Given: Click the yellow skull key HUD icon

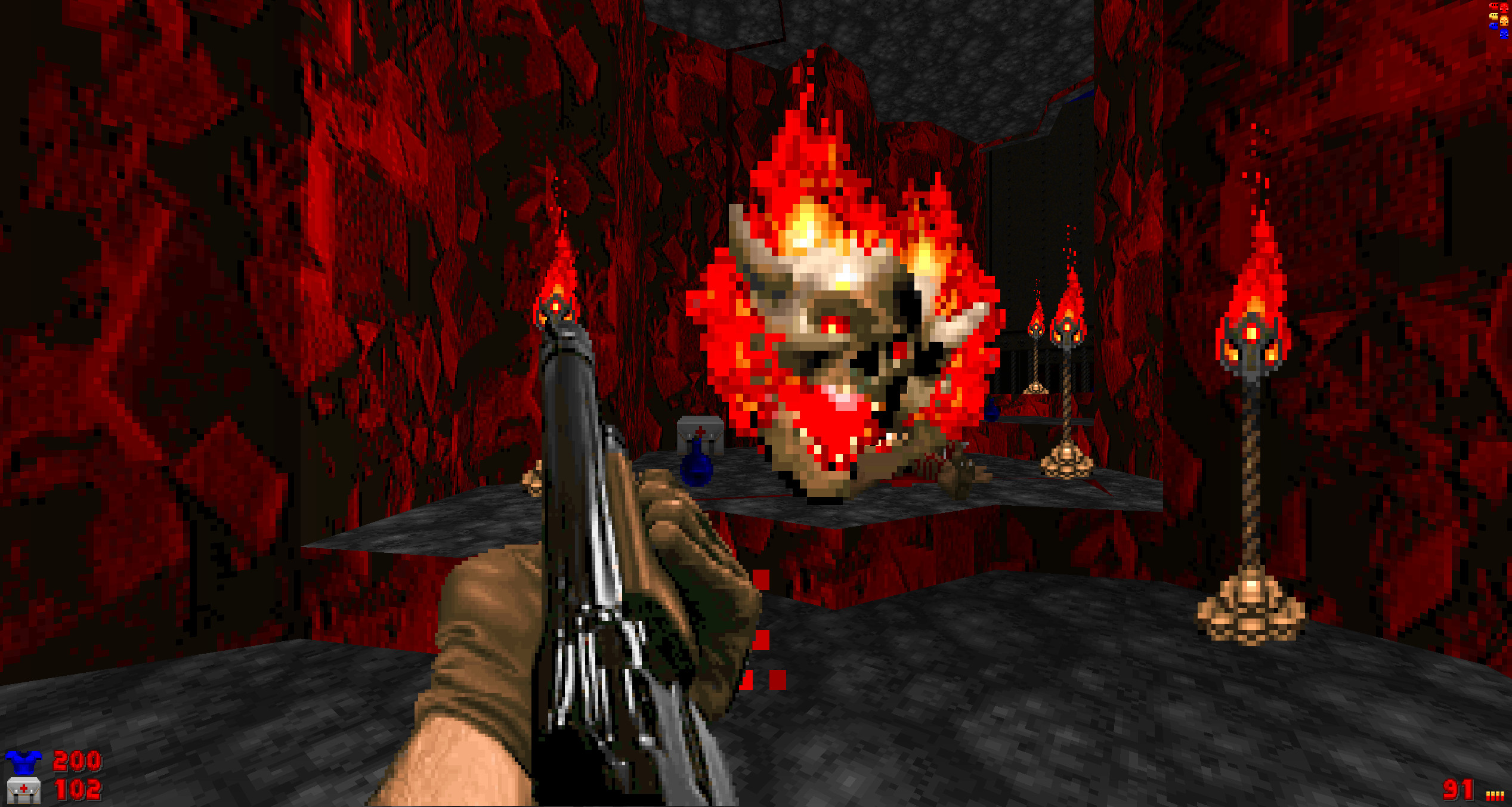Looking at the screenshot, I should point(1504,21).
